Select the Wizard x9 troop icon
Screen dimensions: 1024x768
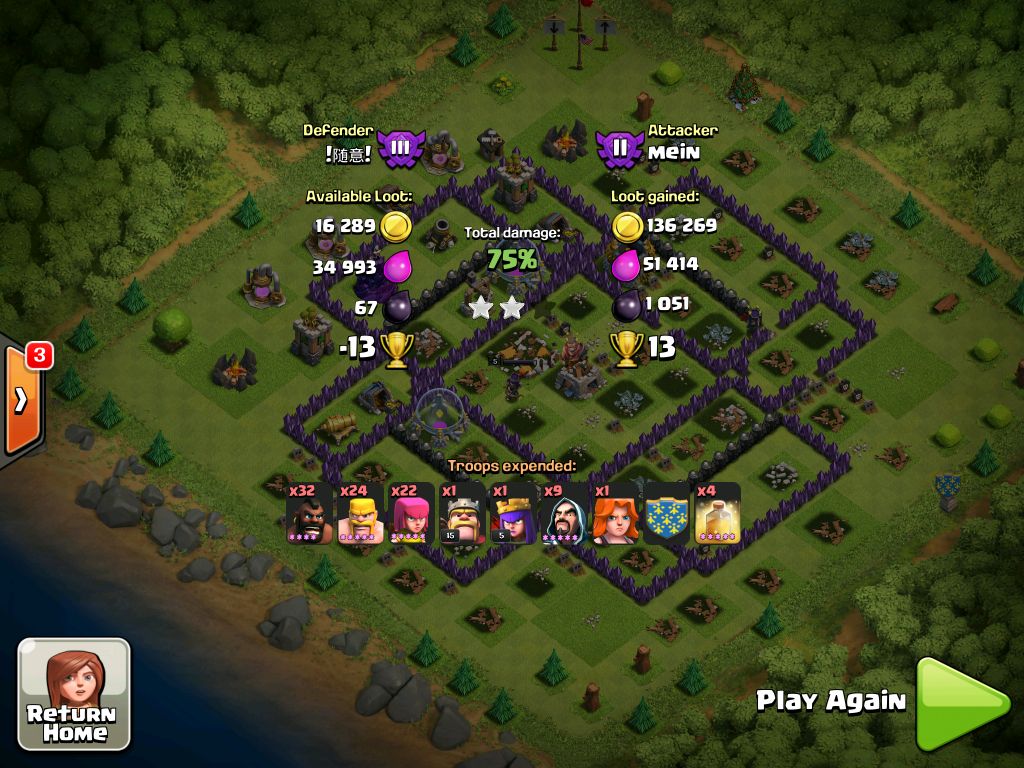tap(565, 514)
